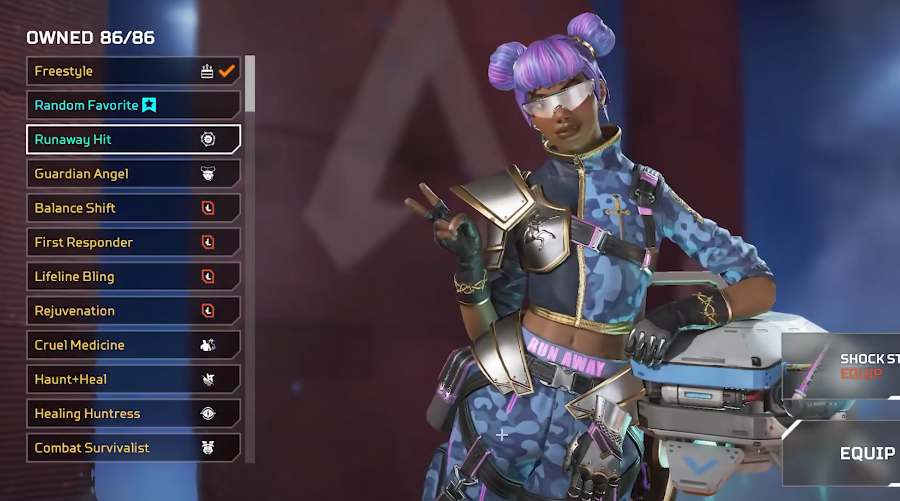
Task: Select the Runaway Hit skin
Action: [133, 139]
